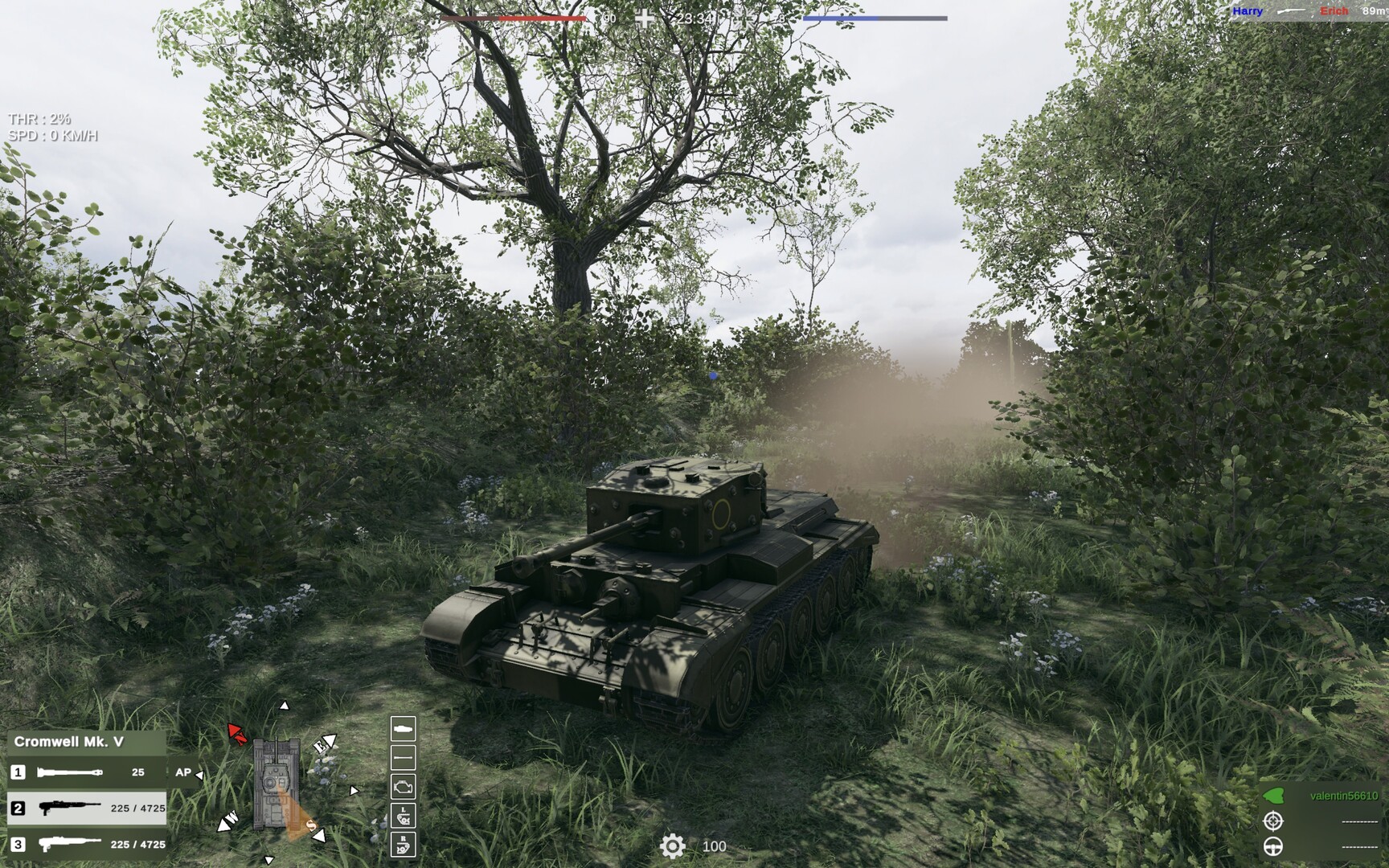Select the gunner crosshair crew icon

click(1272, 821)
